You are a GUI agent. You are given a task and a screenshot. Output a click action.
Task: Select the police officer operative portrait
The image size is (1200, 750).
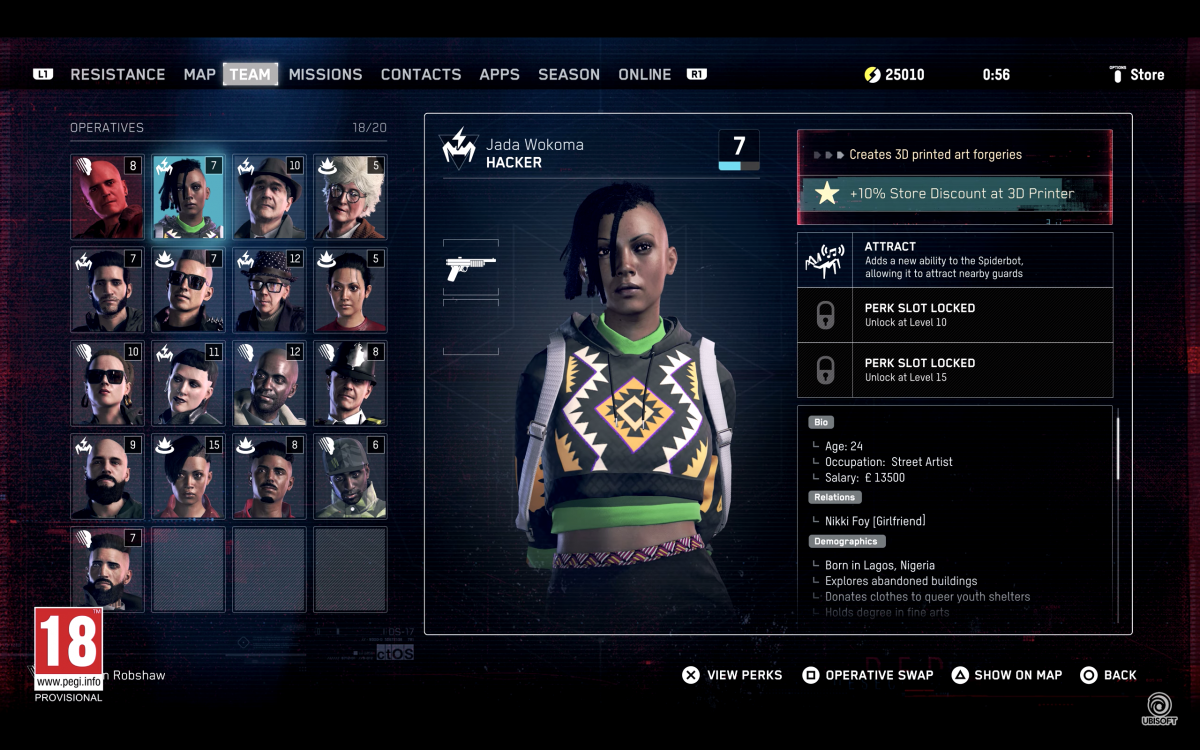(350, 383)
